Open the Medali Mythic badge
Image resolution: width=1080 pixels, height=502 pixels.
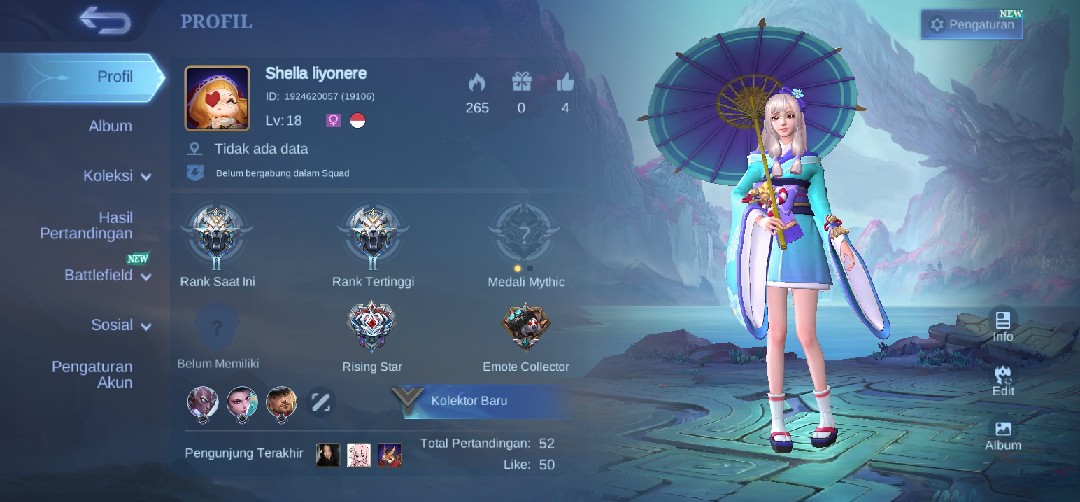coord(525,236)
